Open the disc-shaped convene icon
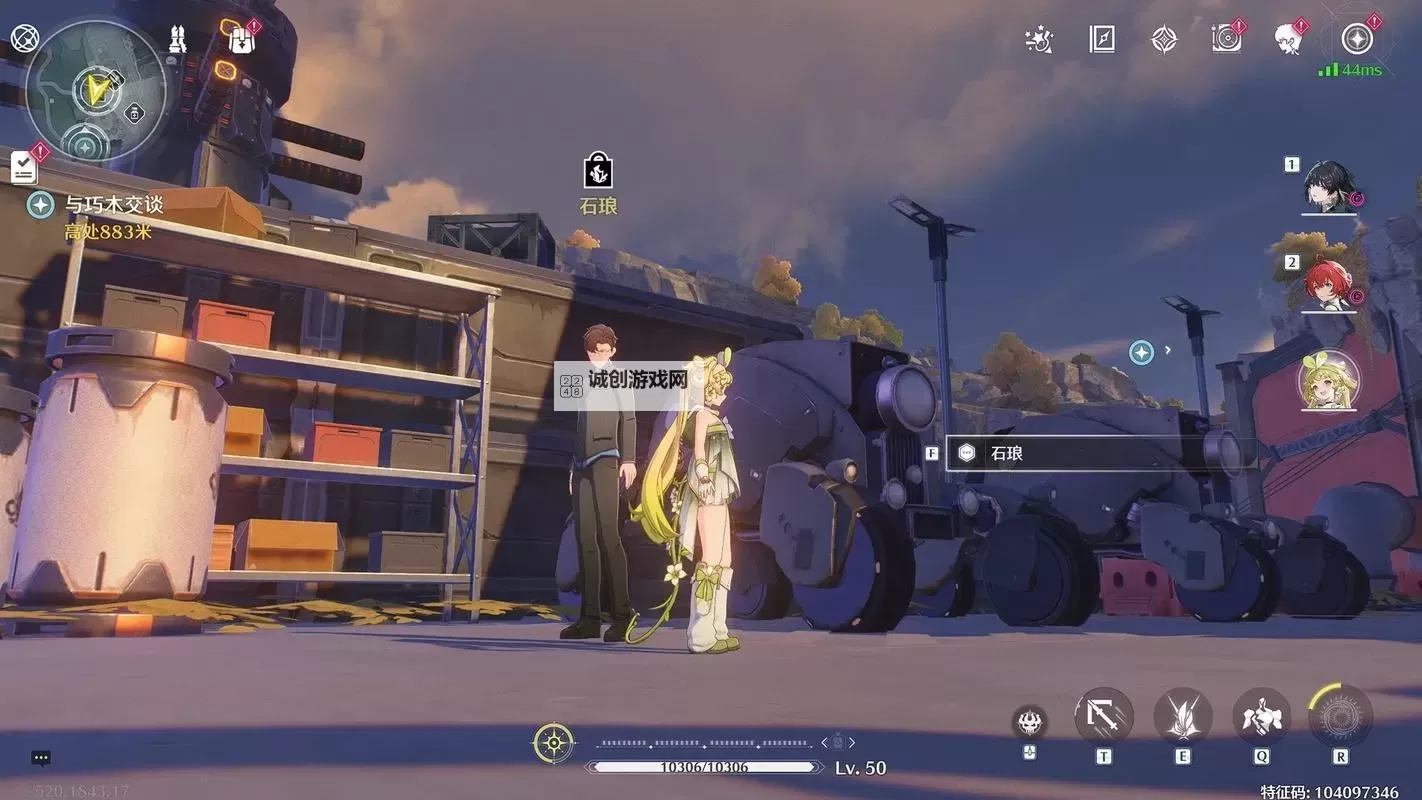1422x800 pixels. point(1226,39)
